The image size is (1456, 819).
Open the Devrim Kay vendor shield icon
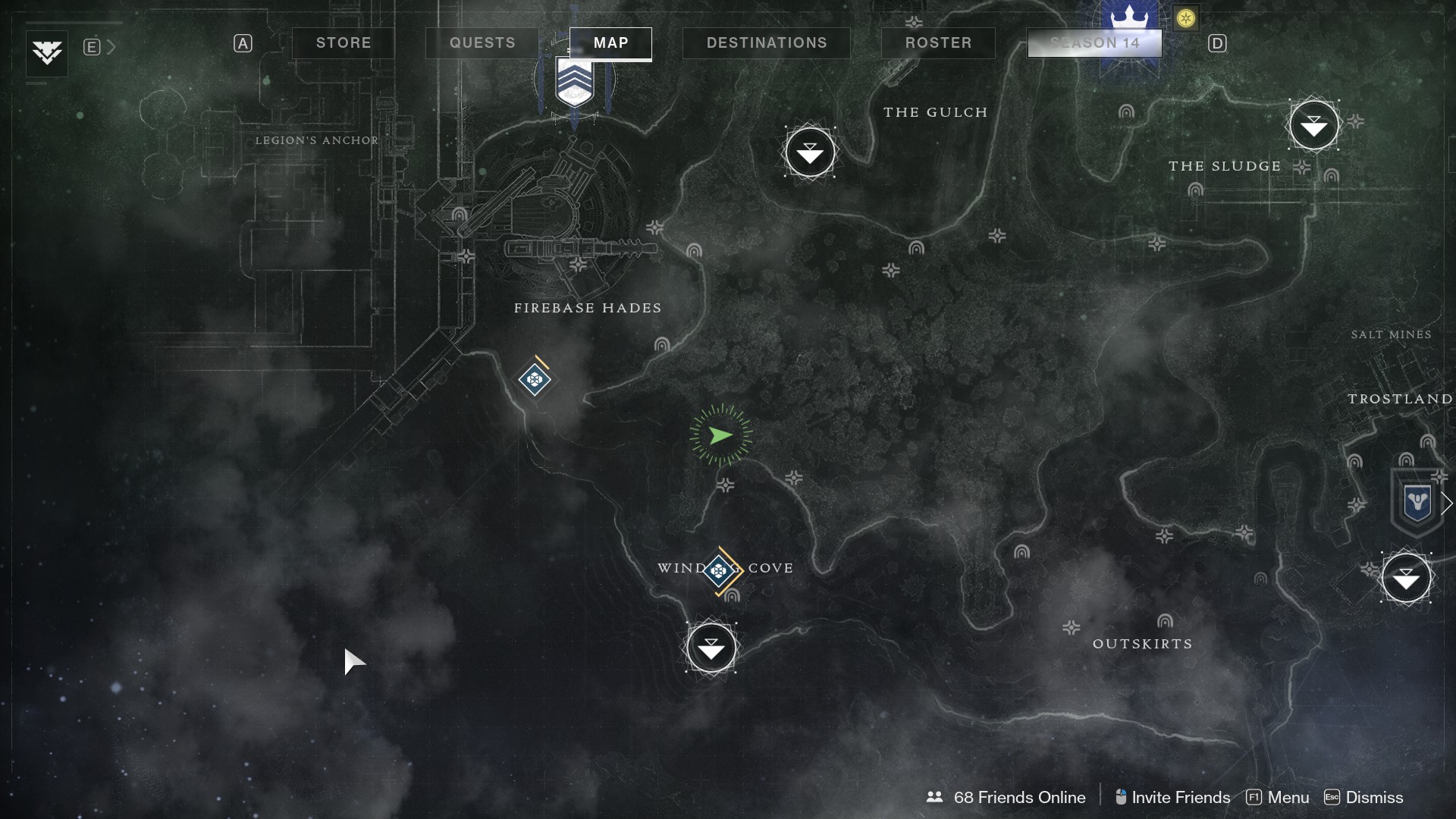click(x=1417, y=501)
